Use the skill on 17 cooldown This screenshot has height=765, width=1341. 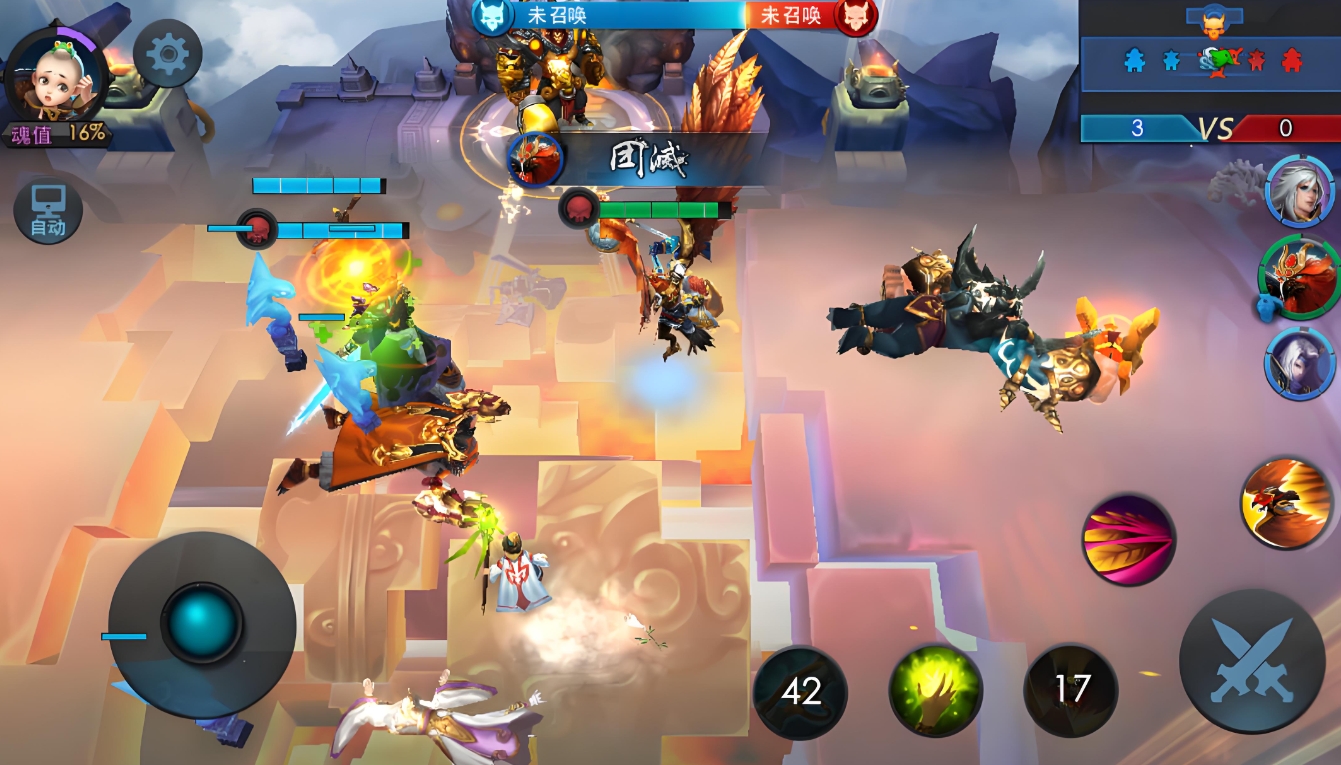[1071, 689]
